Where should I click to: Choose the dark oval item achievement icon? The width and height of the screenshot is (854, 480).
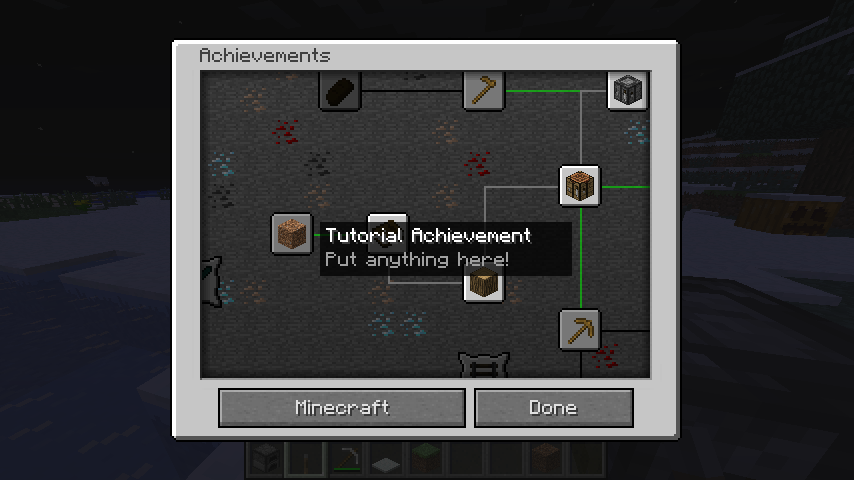(x=340, y=90)
